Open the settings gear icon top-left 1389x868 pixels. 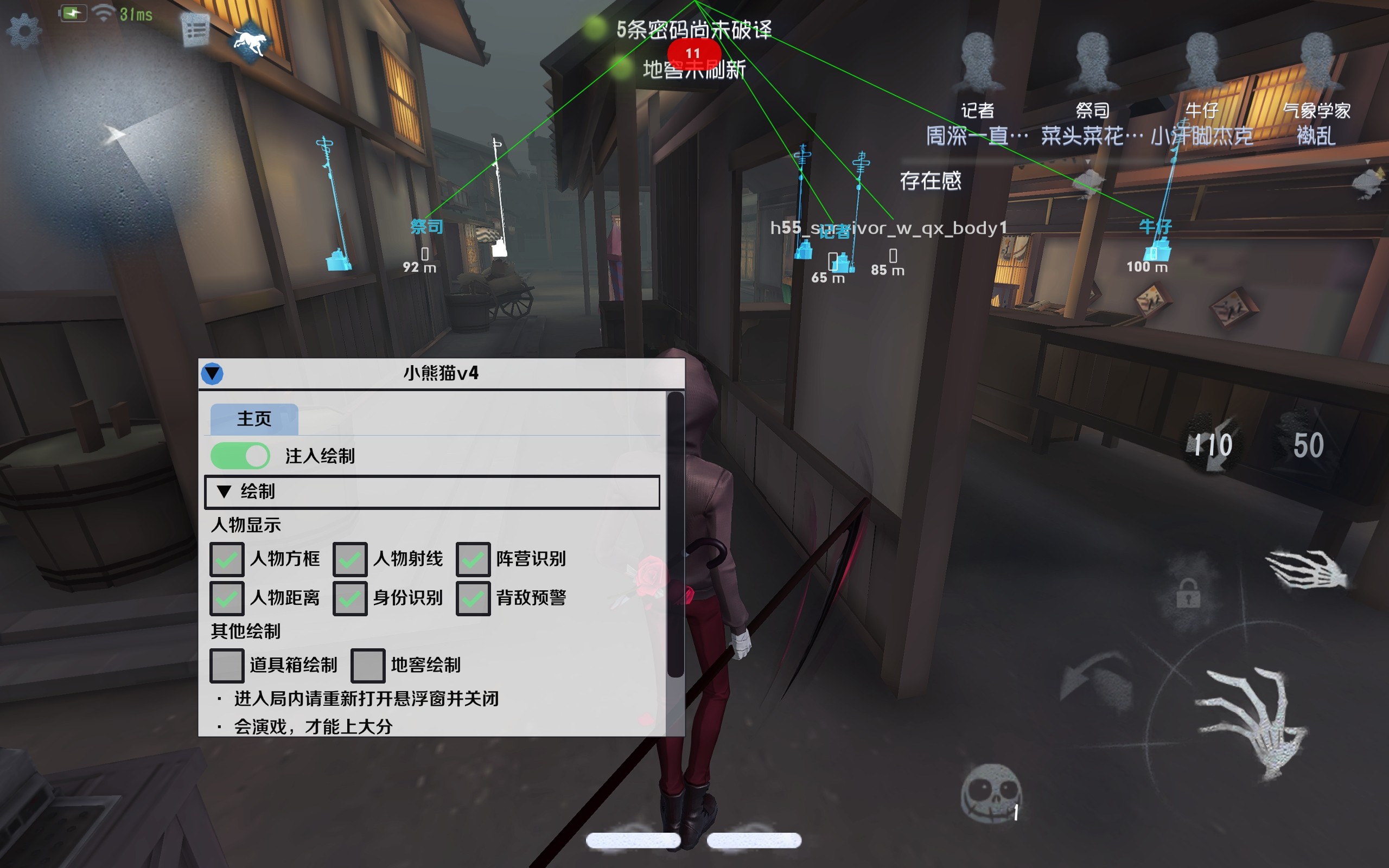[x=26, y=28]
